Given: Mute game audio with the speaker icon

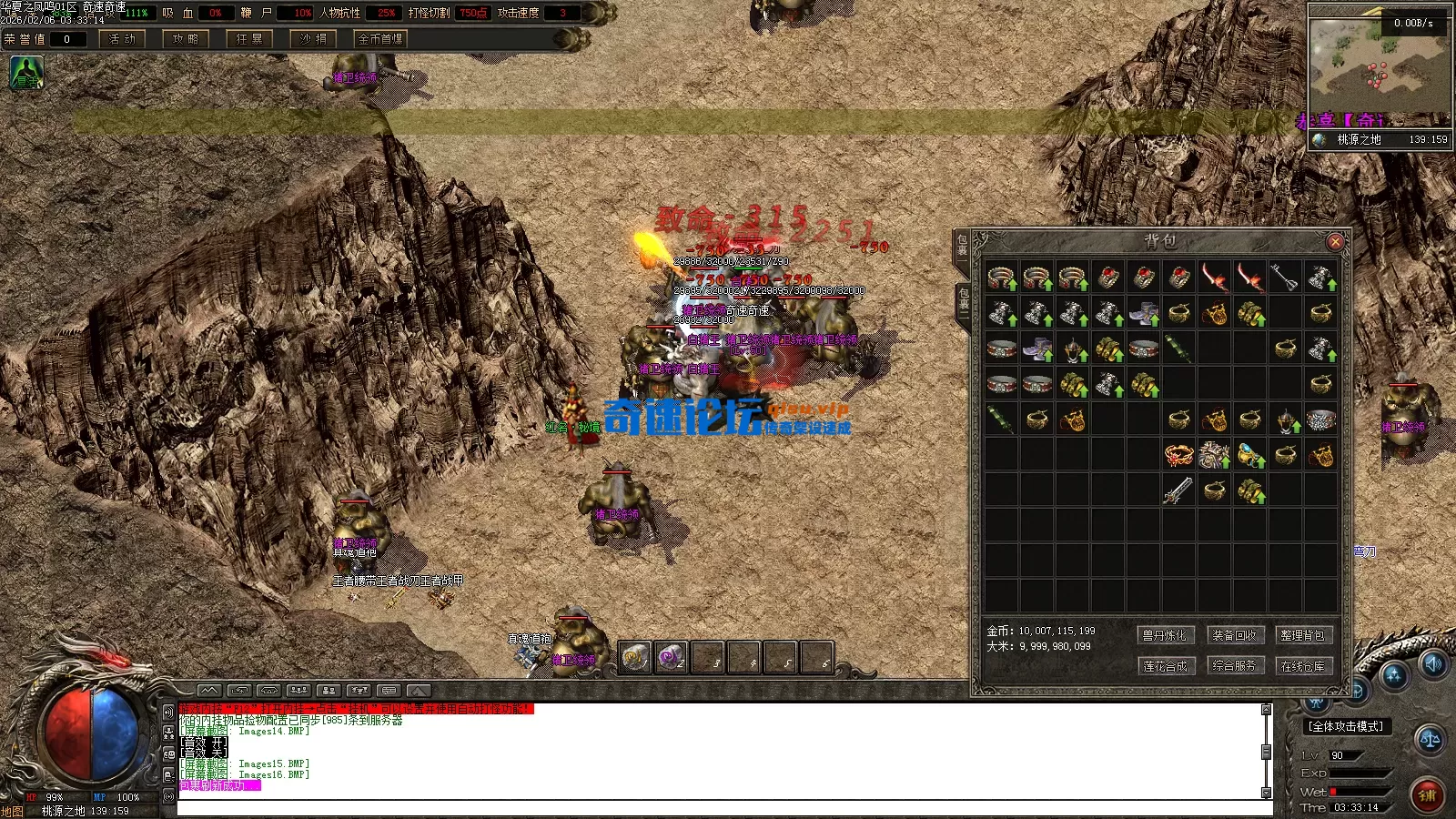Looking at the screenshot, I should click(1433, 663).
